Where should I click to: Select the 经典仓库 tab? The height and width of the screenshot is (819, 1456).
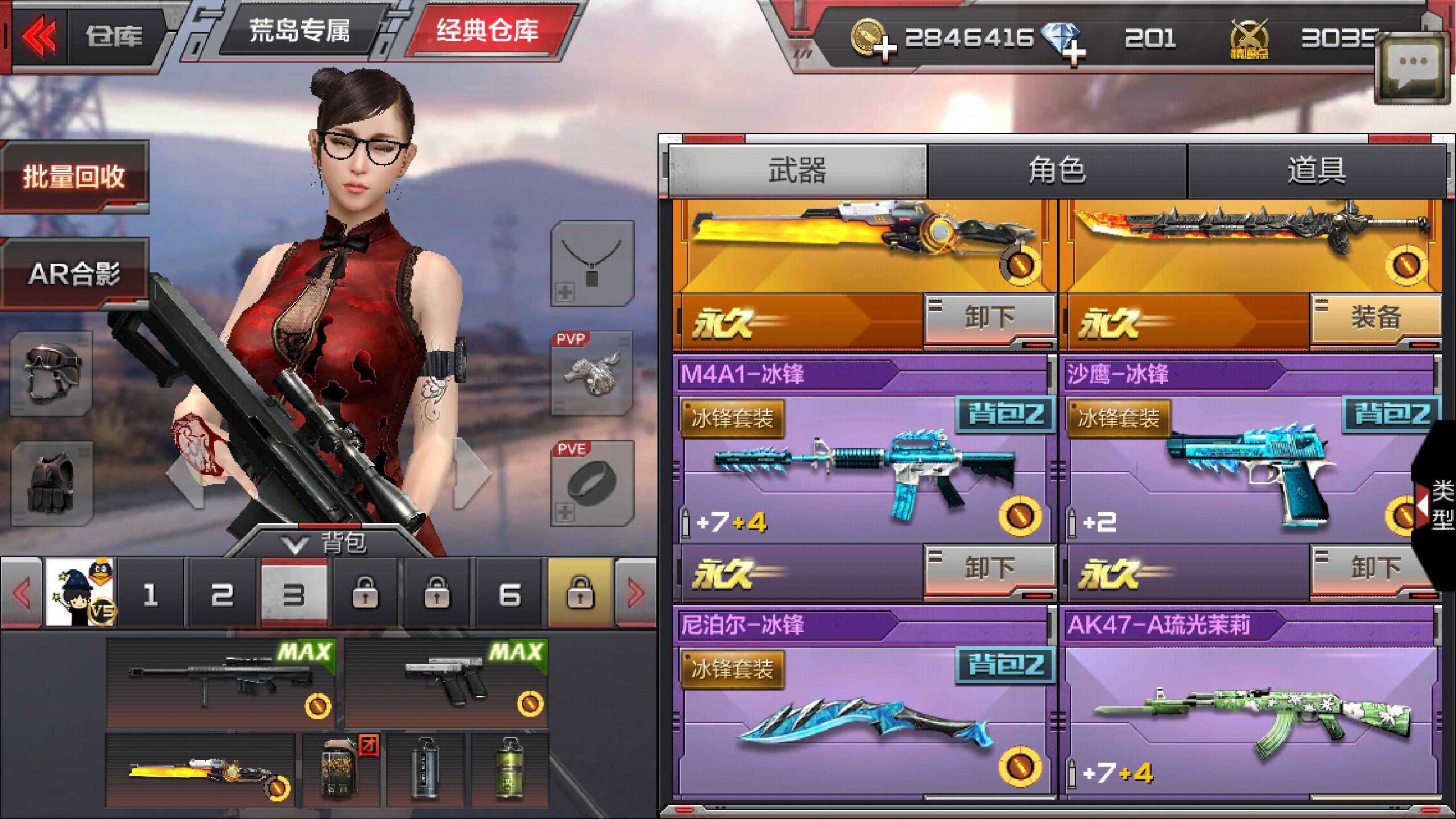click(x=487, y=32)
